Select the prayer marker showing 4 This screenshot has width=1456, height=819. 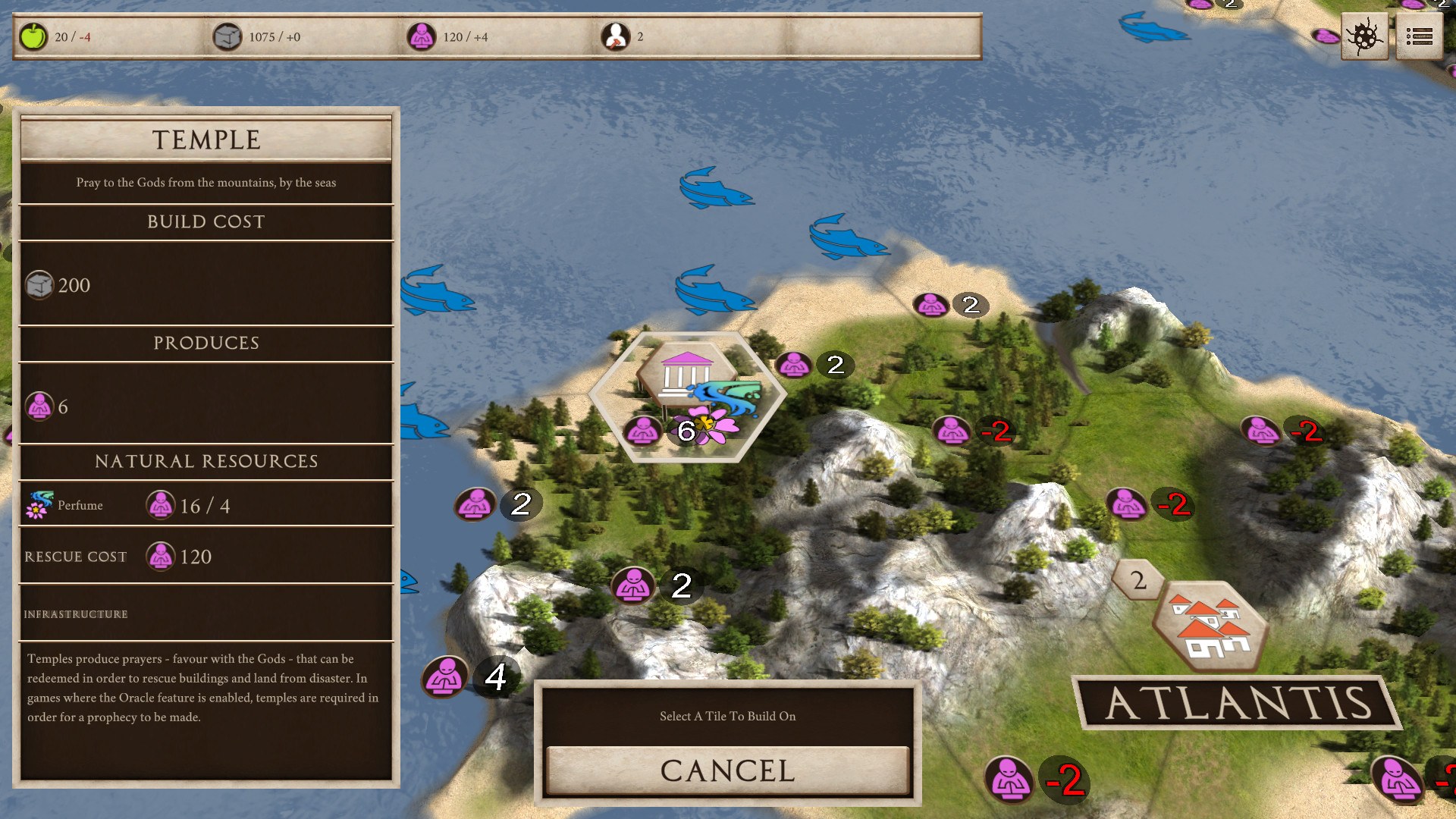(x=444, y=677)
